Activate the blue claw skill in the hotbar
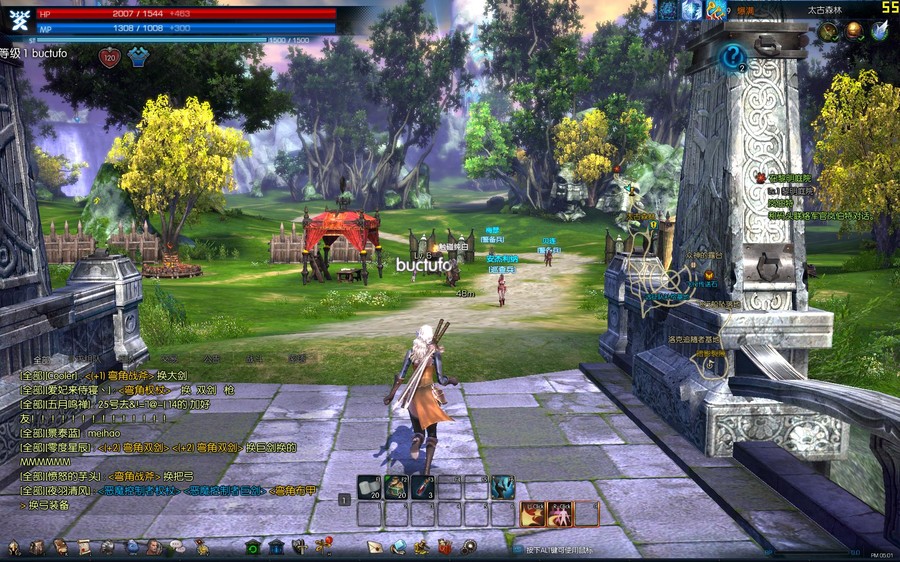The height and width of the screenshot is (562, 900). pos(503,487)
